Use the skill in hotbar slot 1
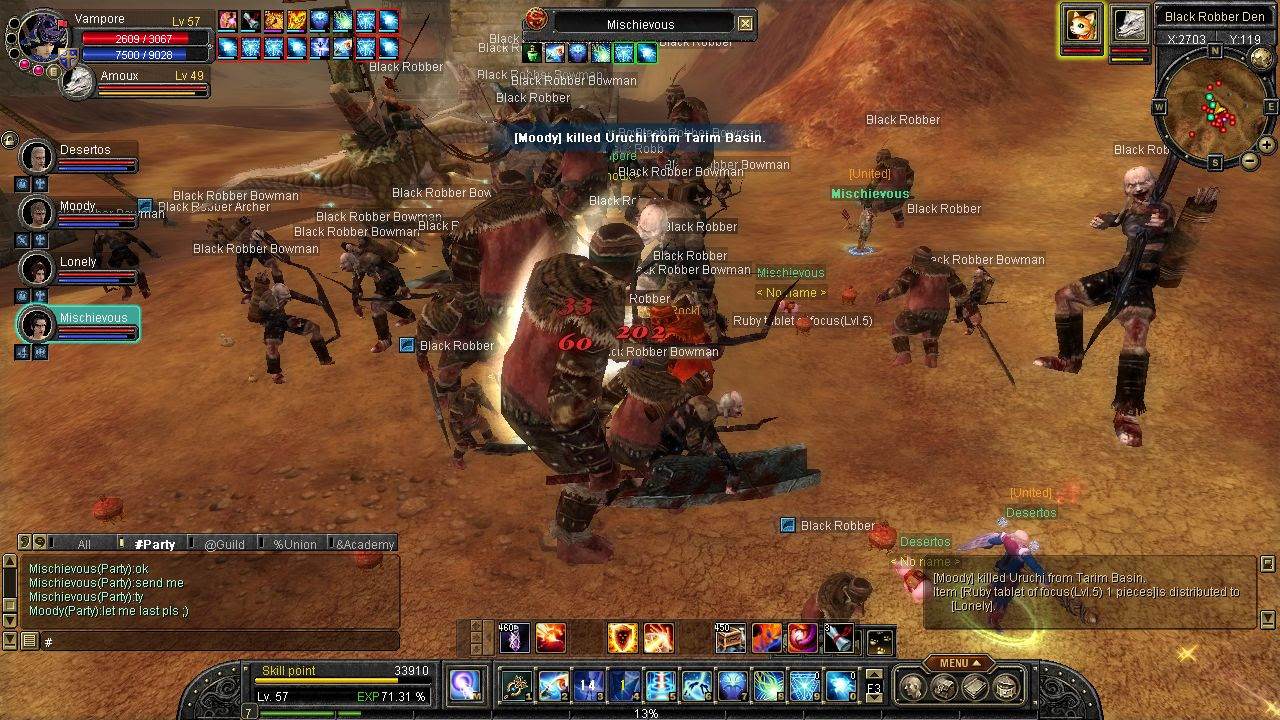Screen dimensions: 1280x720 517,685
